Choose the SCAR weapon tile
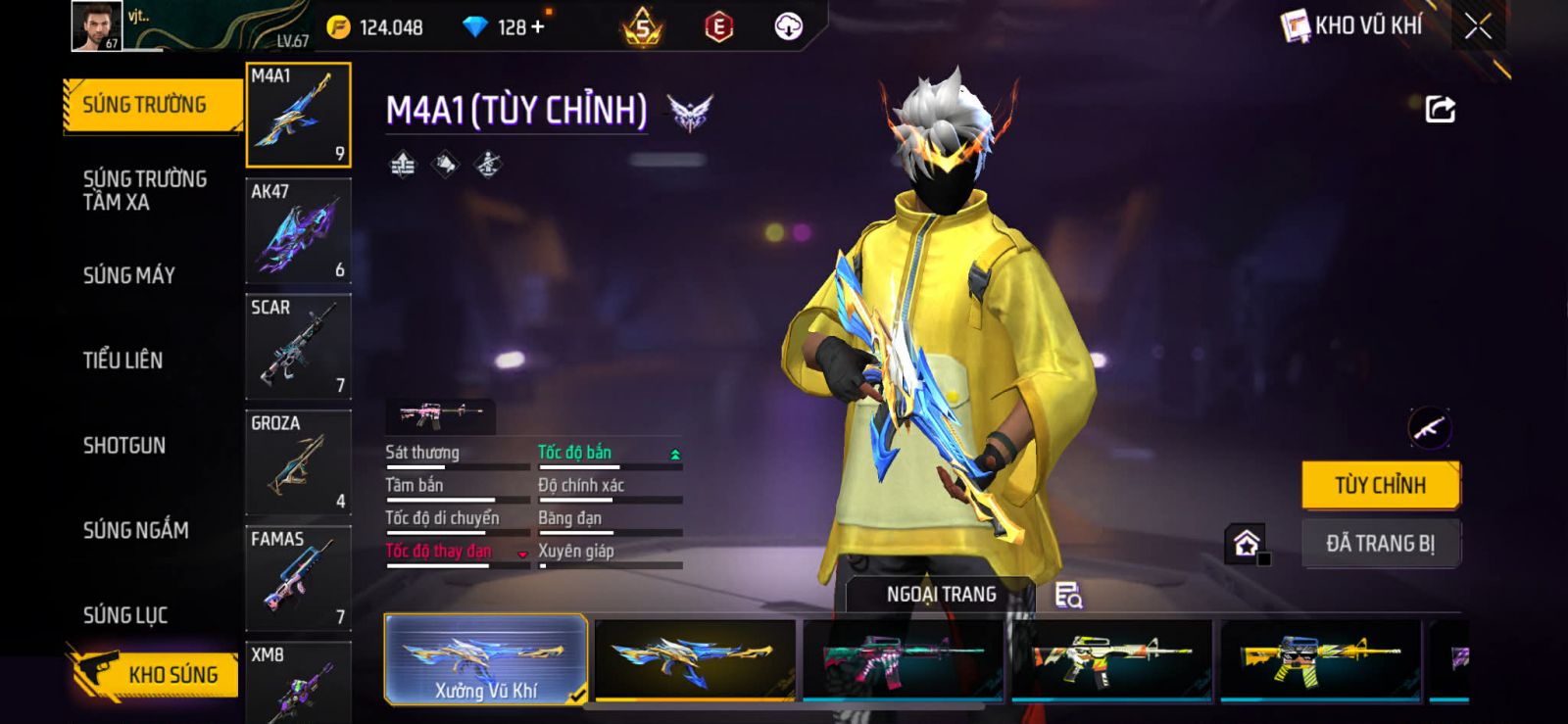This screenshot has width=1568, height=724. coord(298,347)
